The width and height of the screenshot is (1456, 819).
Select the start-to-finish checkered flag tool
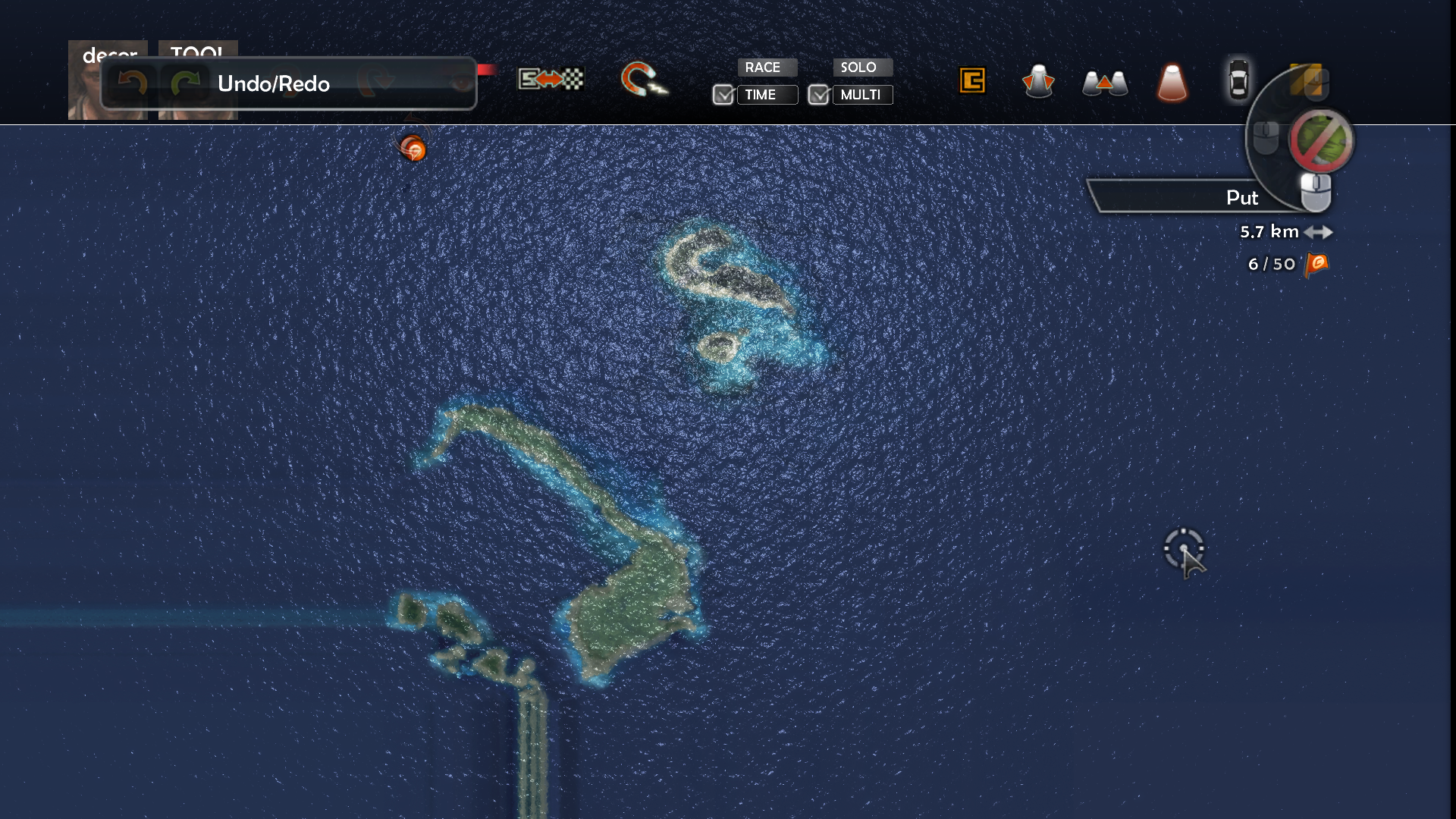pos(551,79)
